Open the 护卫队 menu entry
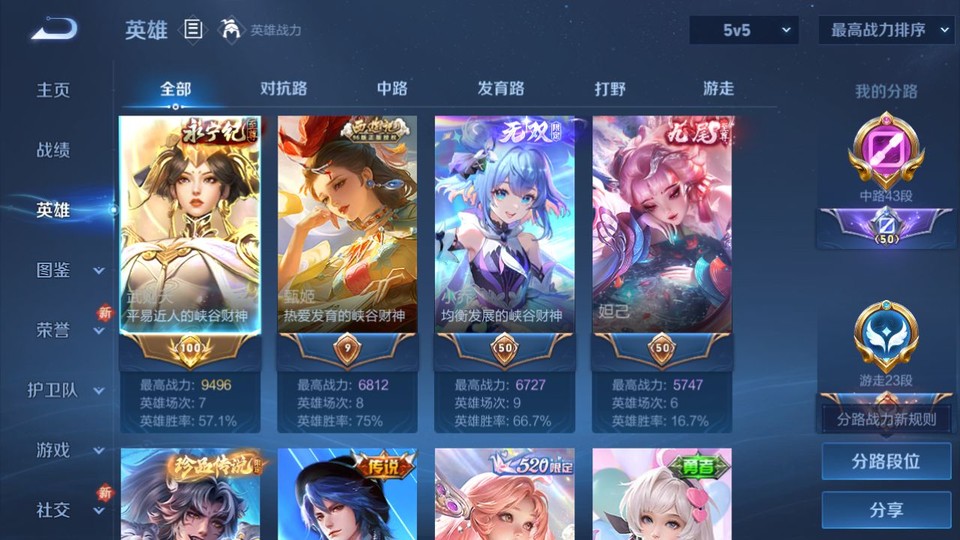Viewport: 960px width, 540px height. tap(66, 390)
